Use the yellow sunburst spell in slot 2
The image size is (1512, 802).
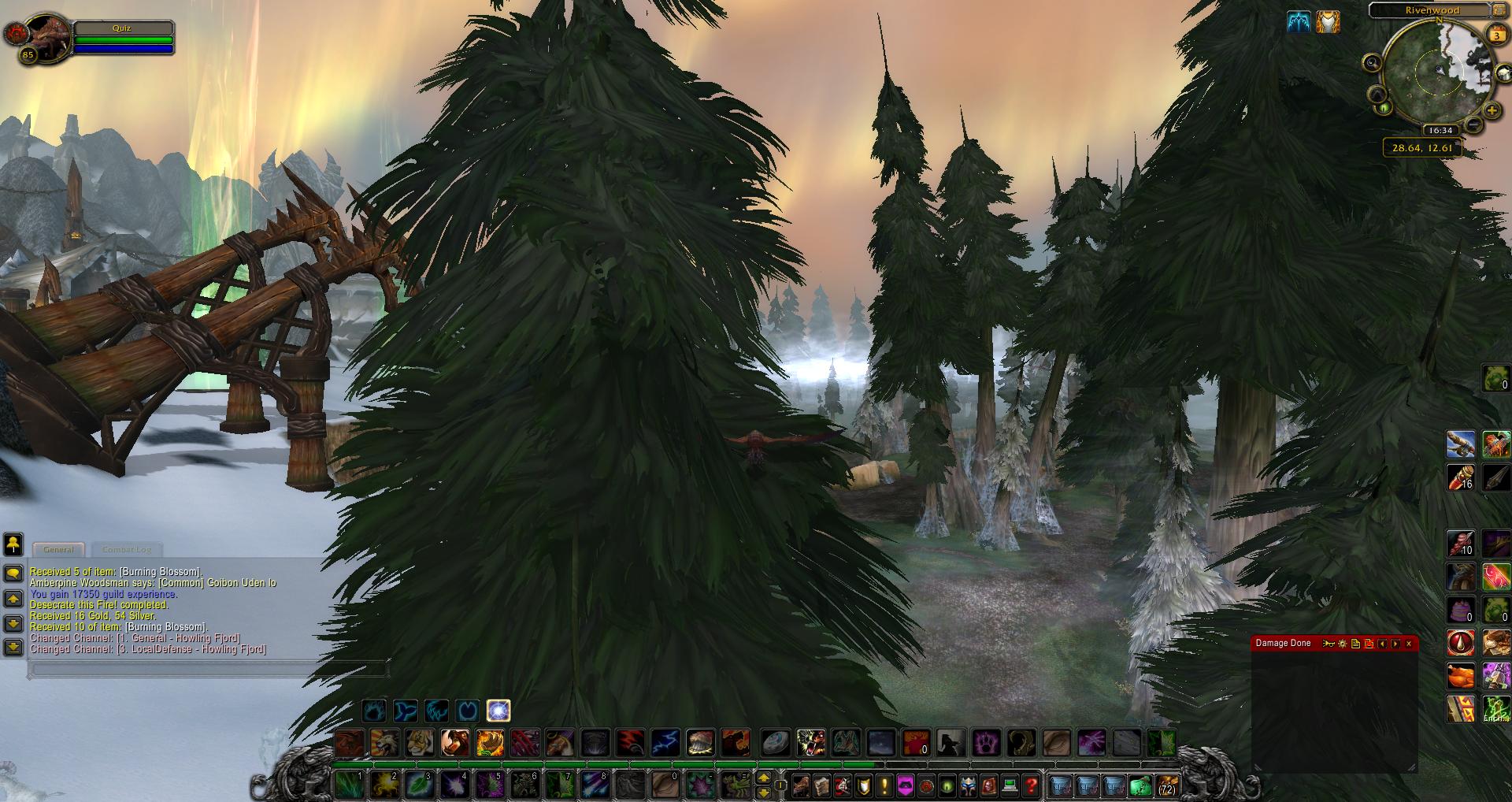383,785
